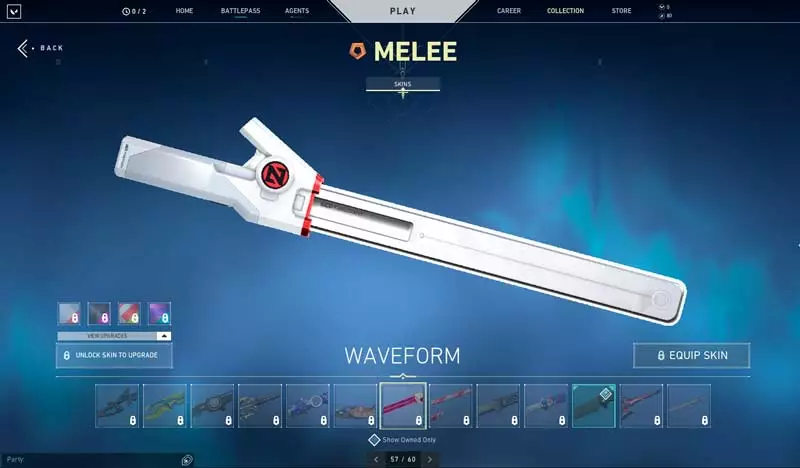Open the Agents page
The width and height of the screenshot is (800, 468).
click(296, 11)
